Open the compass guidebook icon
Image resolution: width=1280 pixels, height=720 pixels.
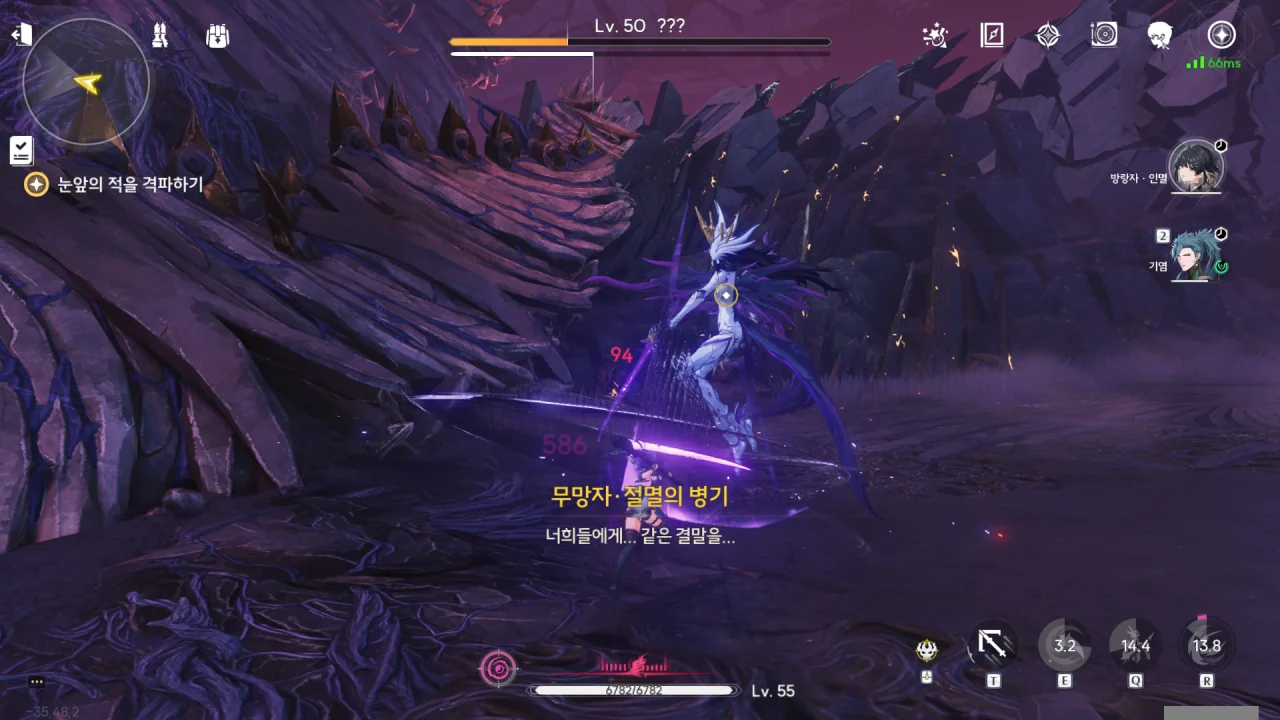pyautogui.click(x=991, y=36)
